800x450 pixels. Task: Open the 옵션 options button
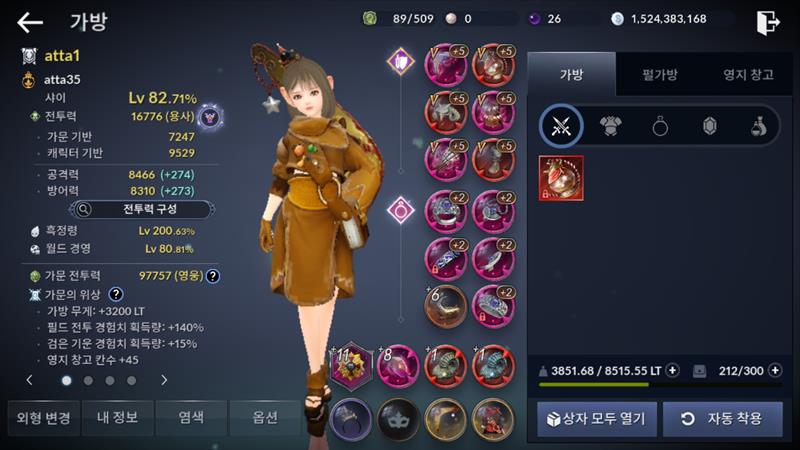pyautogui.click(x=264, y=417)
